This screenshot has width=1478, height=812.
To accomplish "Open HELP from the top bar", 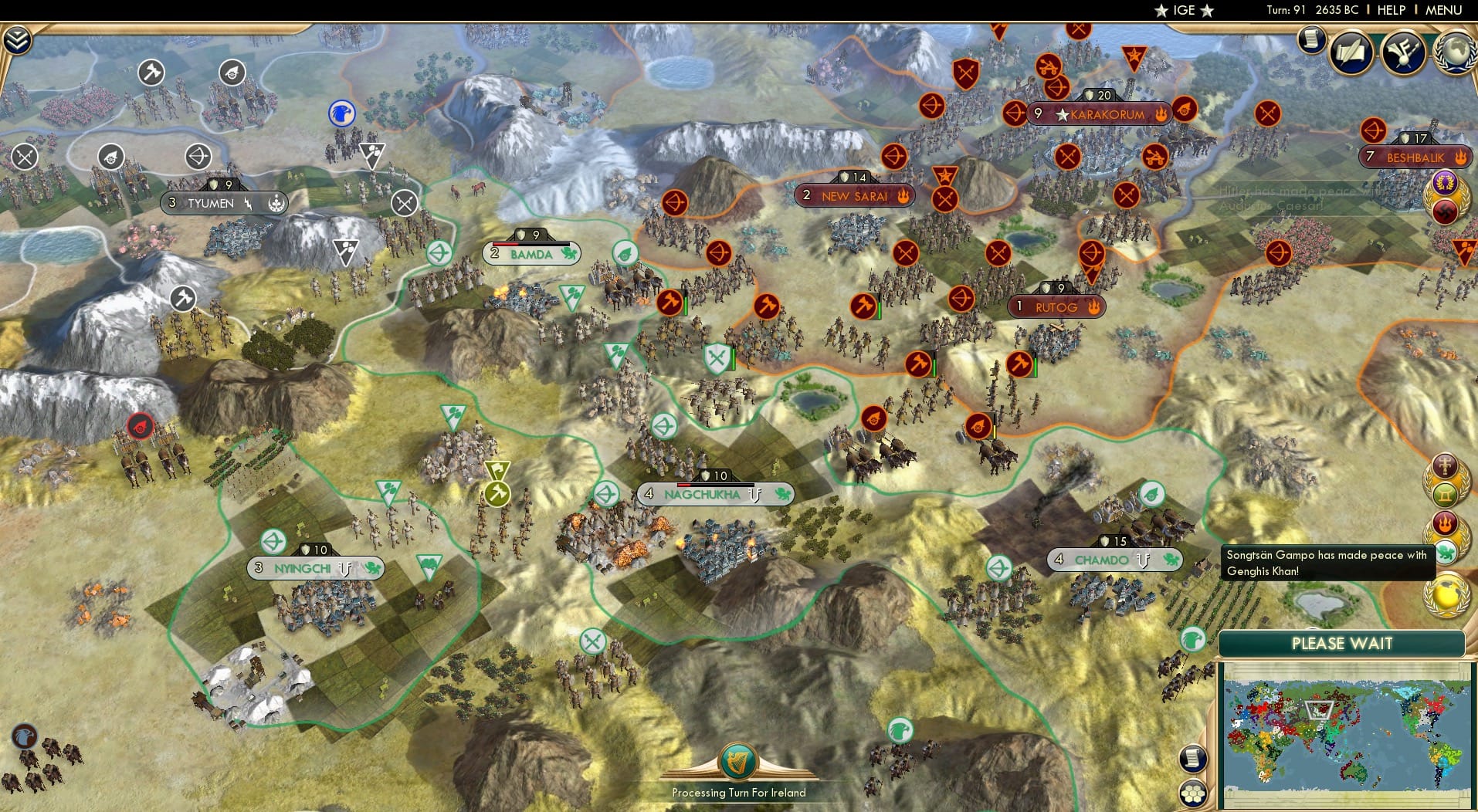I will [1390, 10].
